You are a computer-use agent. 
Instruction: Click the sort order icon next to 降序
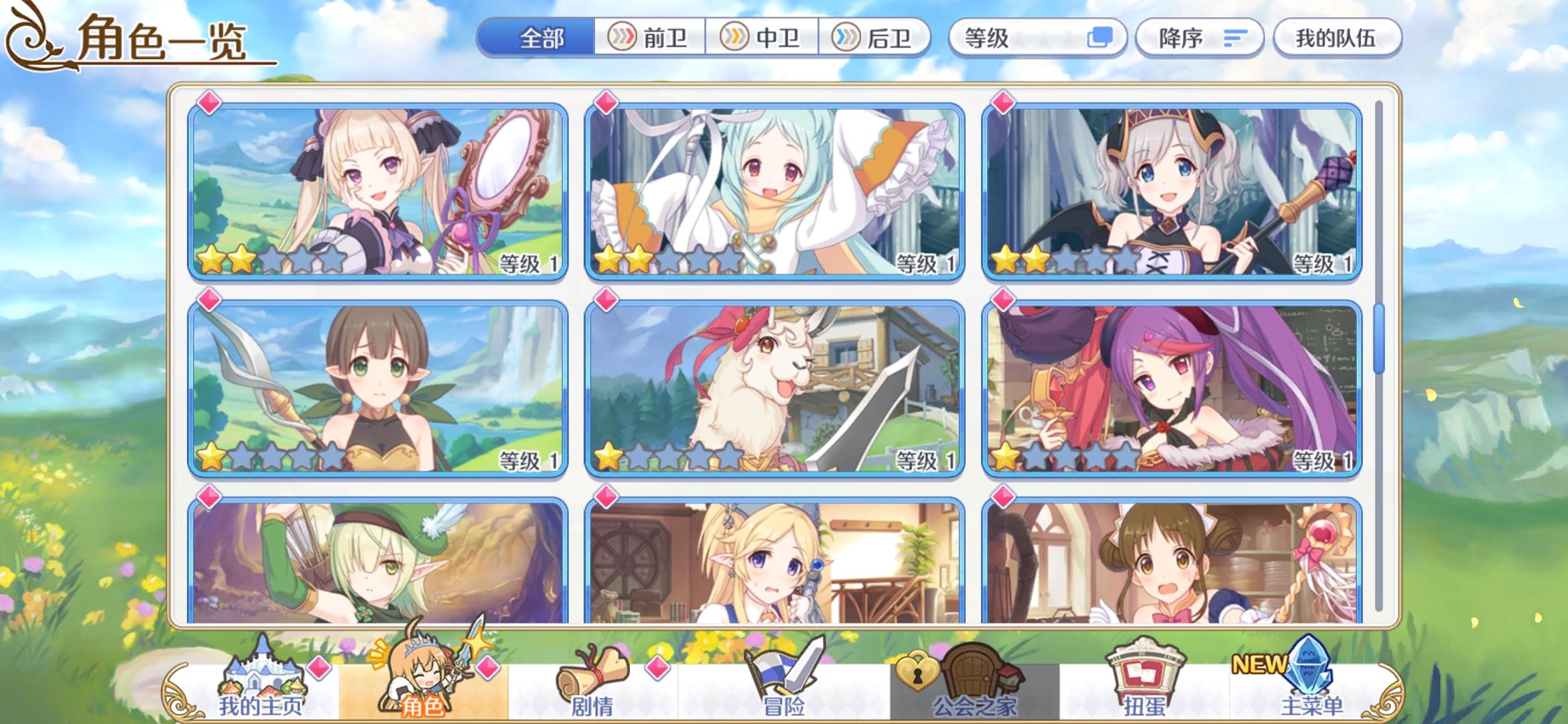pos(1235,38)
